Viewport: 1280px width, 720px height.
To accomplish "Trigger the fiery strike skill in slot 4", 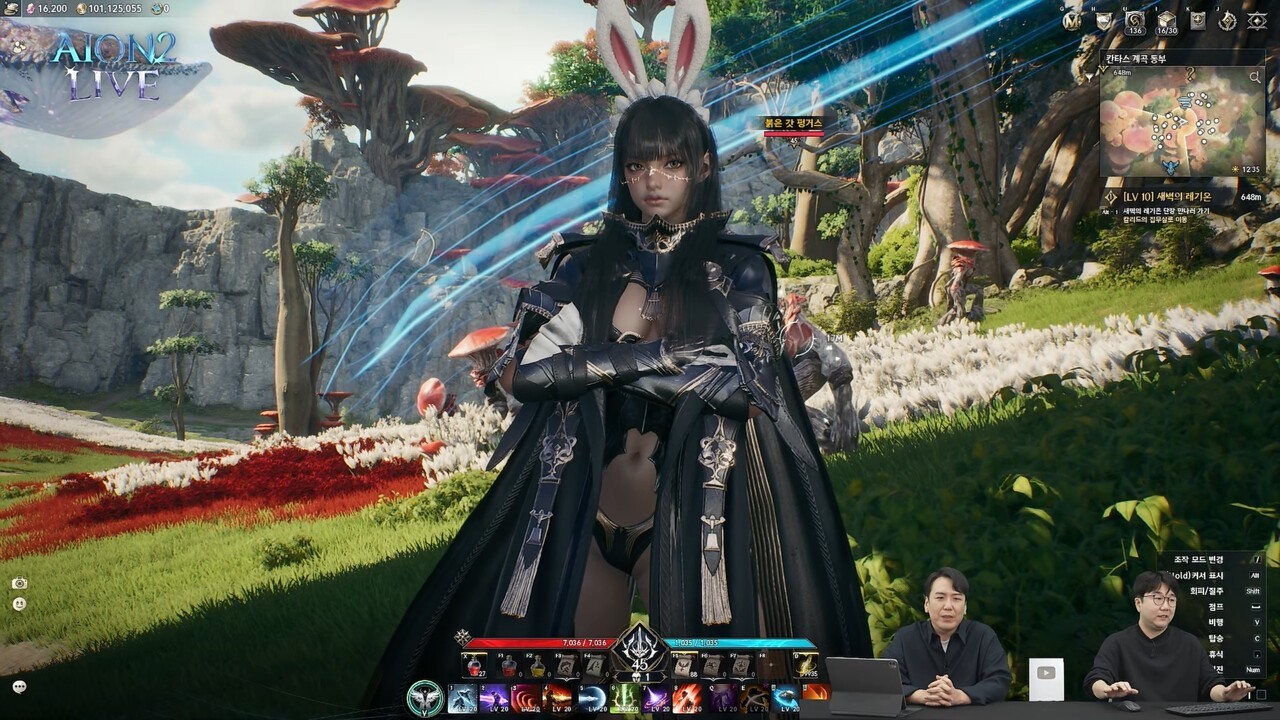I will (559, 698).
